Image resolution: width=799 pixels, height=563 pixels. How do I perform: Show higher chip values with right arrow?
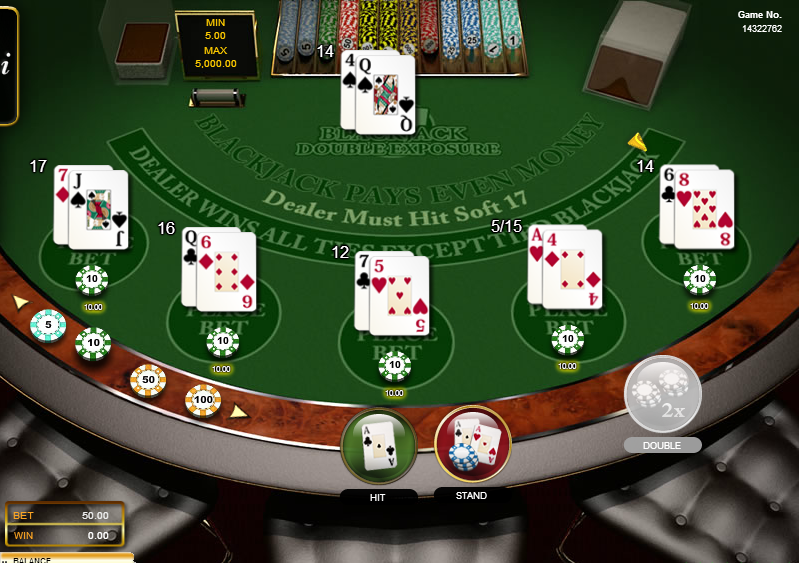[239, 411]
